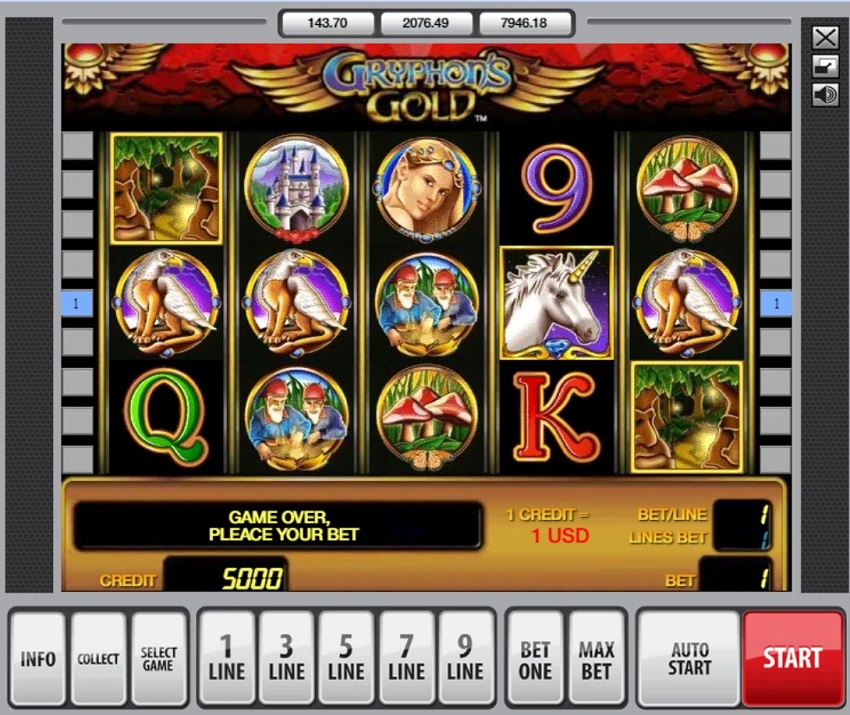Screen dimensions: 850x715
Task: Play with the 5 LINE button
Action: click(x=346, y=659)
